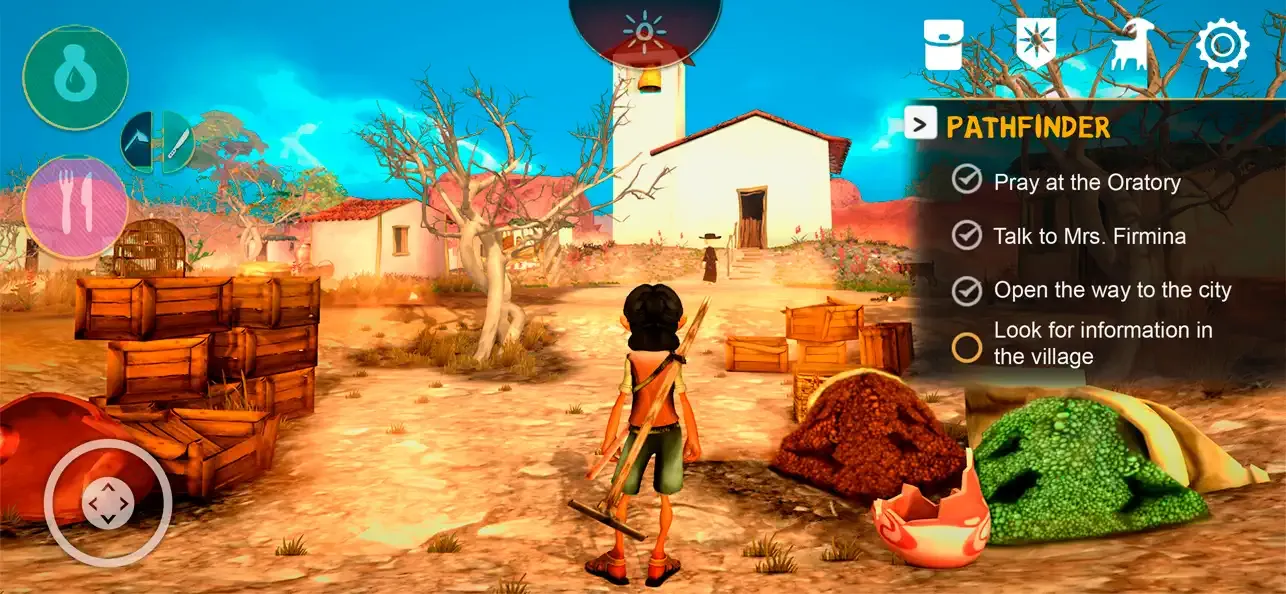Tap the virtual movement joystick

(108, 504)
